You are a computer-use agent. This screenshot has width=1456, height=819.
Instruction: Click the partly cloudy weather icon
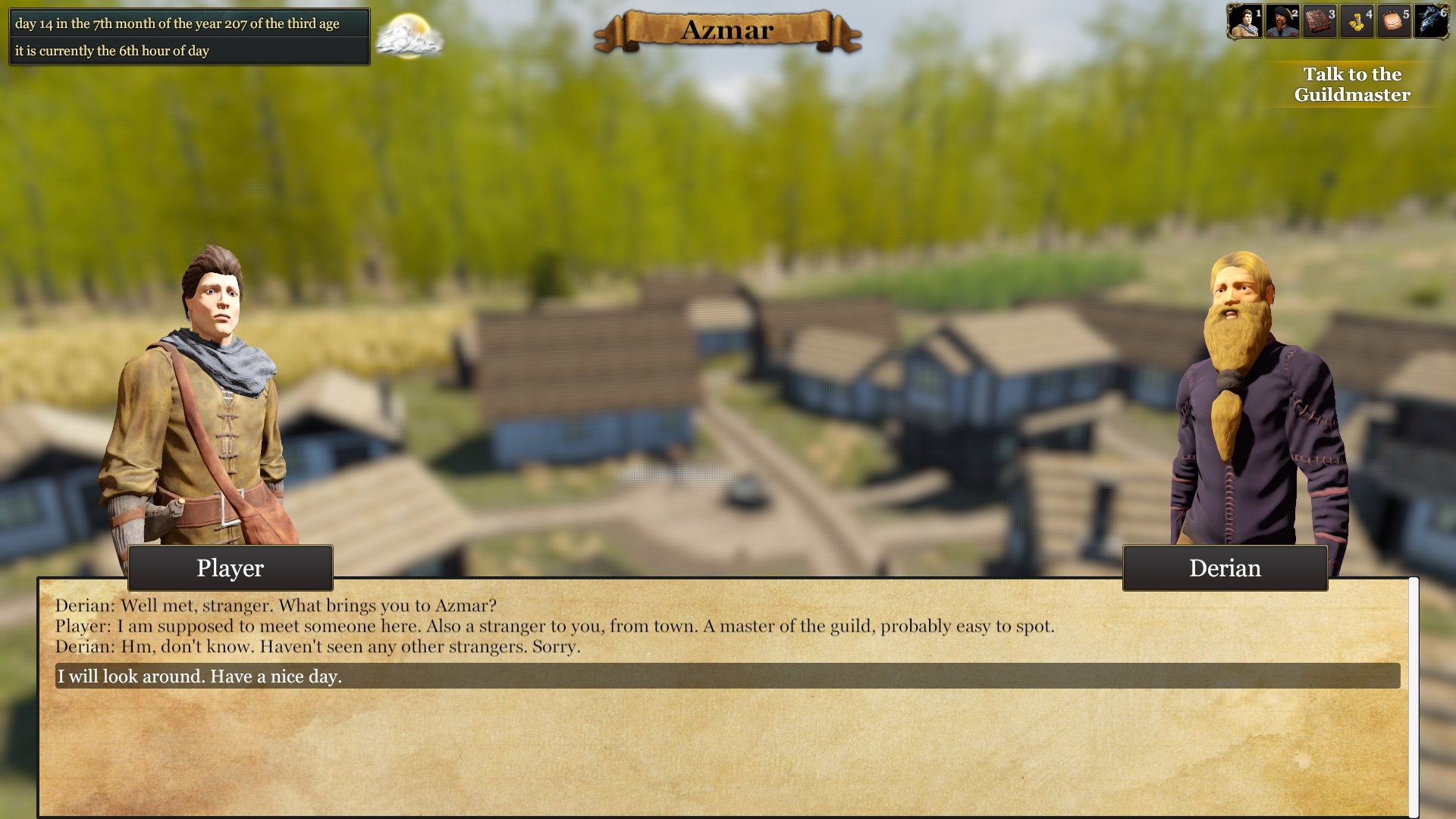409,36
